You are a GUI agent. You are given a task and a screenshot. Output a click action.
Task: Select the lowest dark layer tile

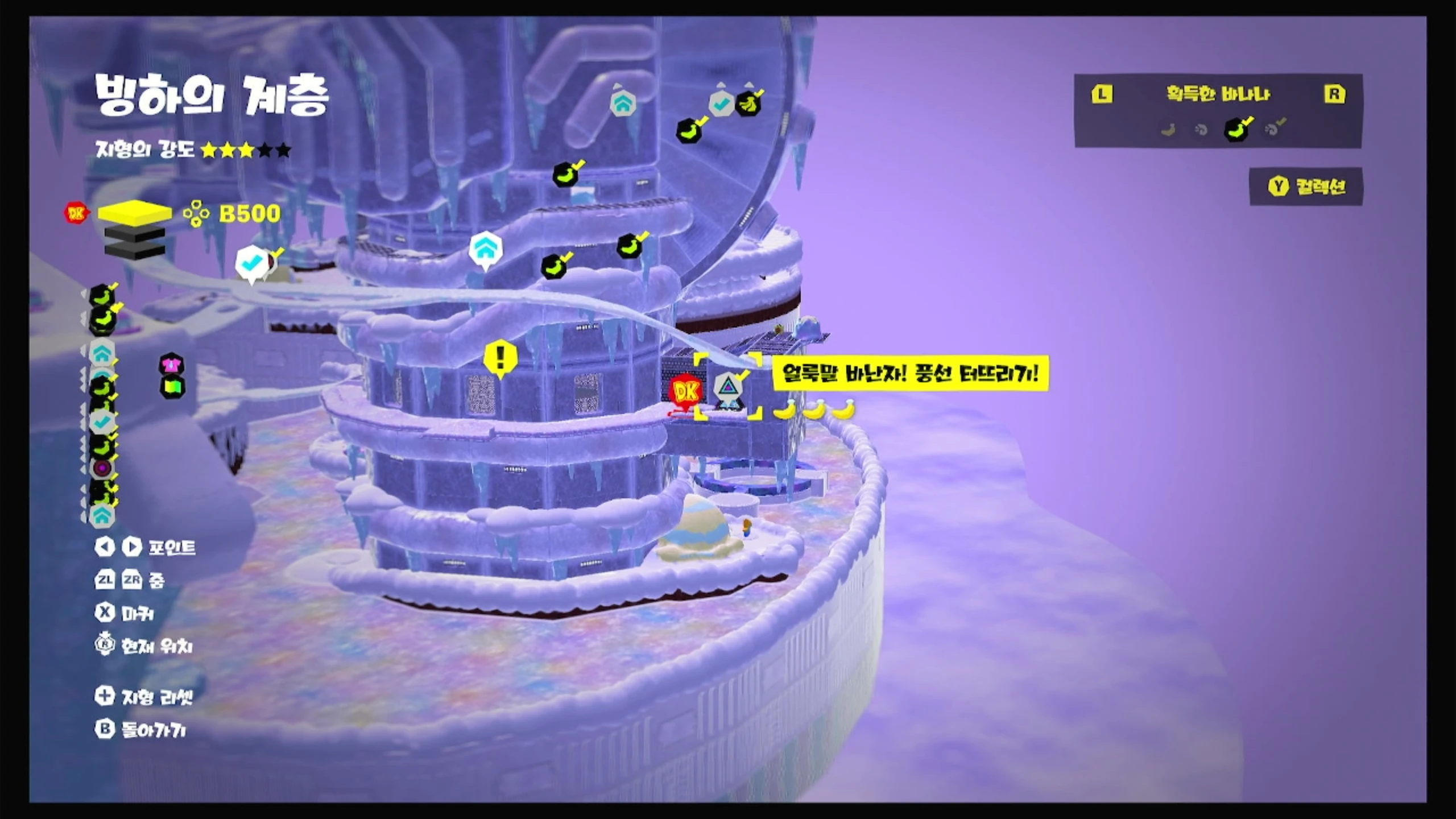(x=135, y=251)
